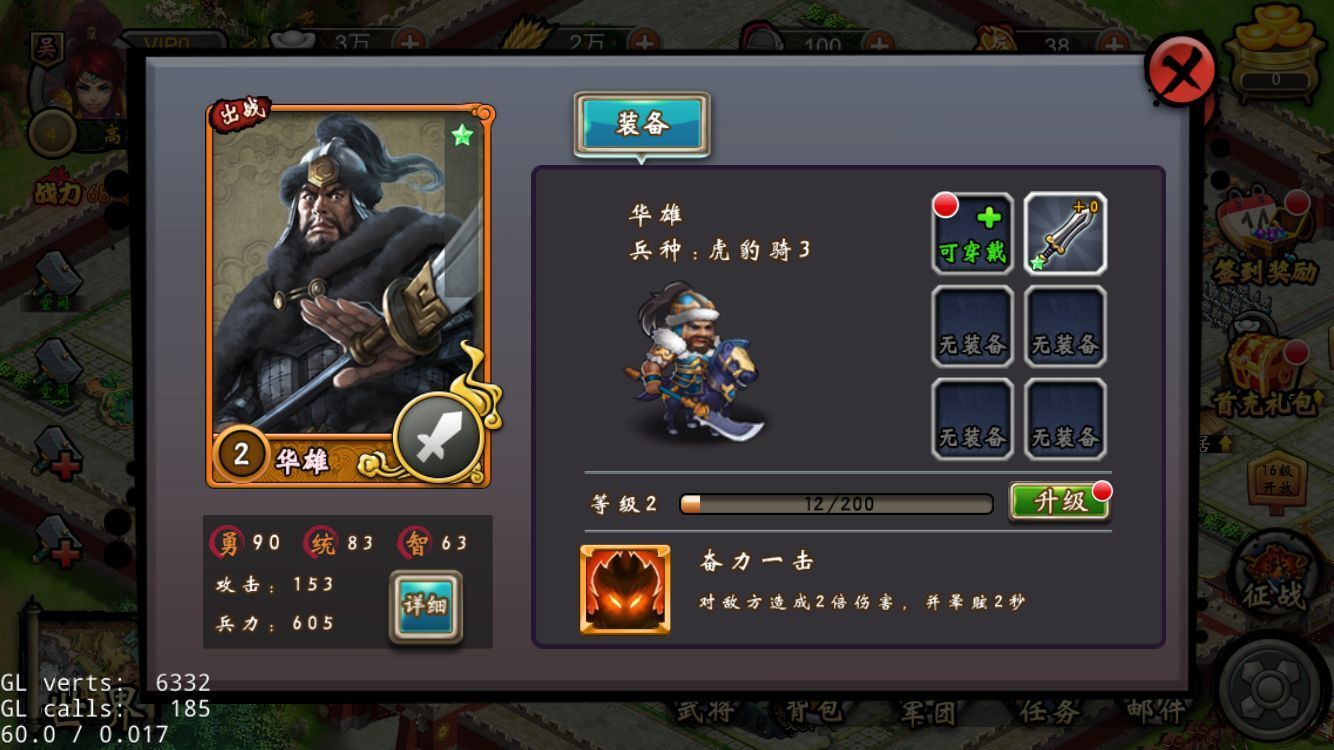Click the 12/200 experience progress bar
The image size is (1334, 750).
(x=834, y=503)
